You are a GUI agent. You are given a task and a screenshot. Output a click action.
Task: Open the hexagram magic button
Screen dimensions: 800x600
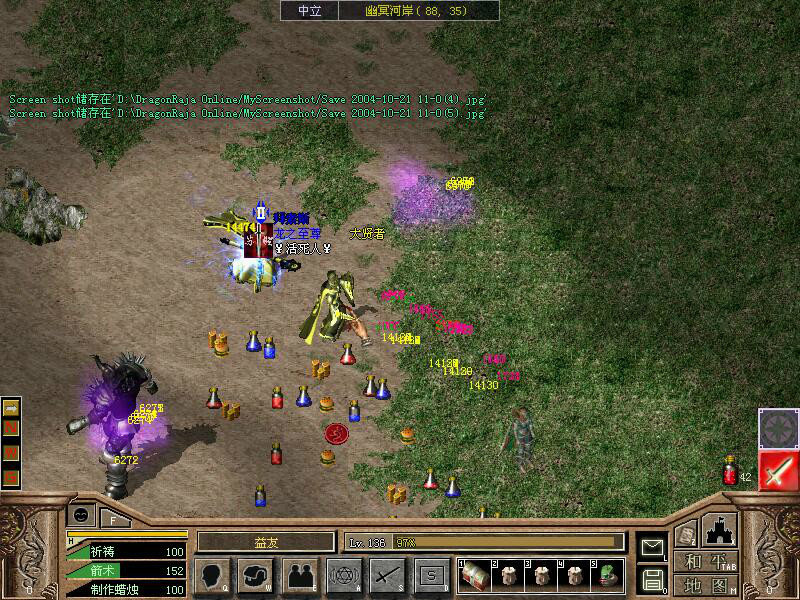pyautogui.click(x=344, y=574)
